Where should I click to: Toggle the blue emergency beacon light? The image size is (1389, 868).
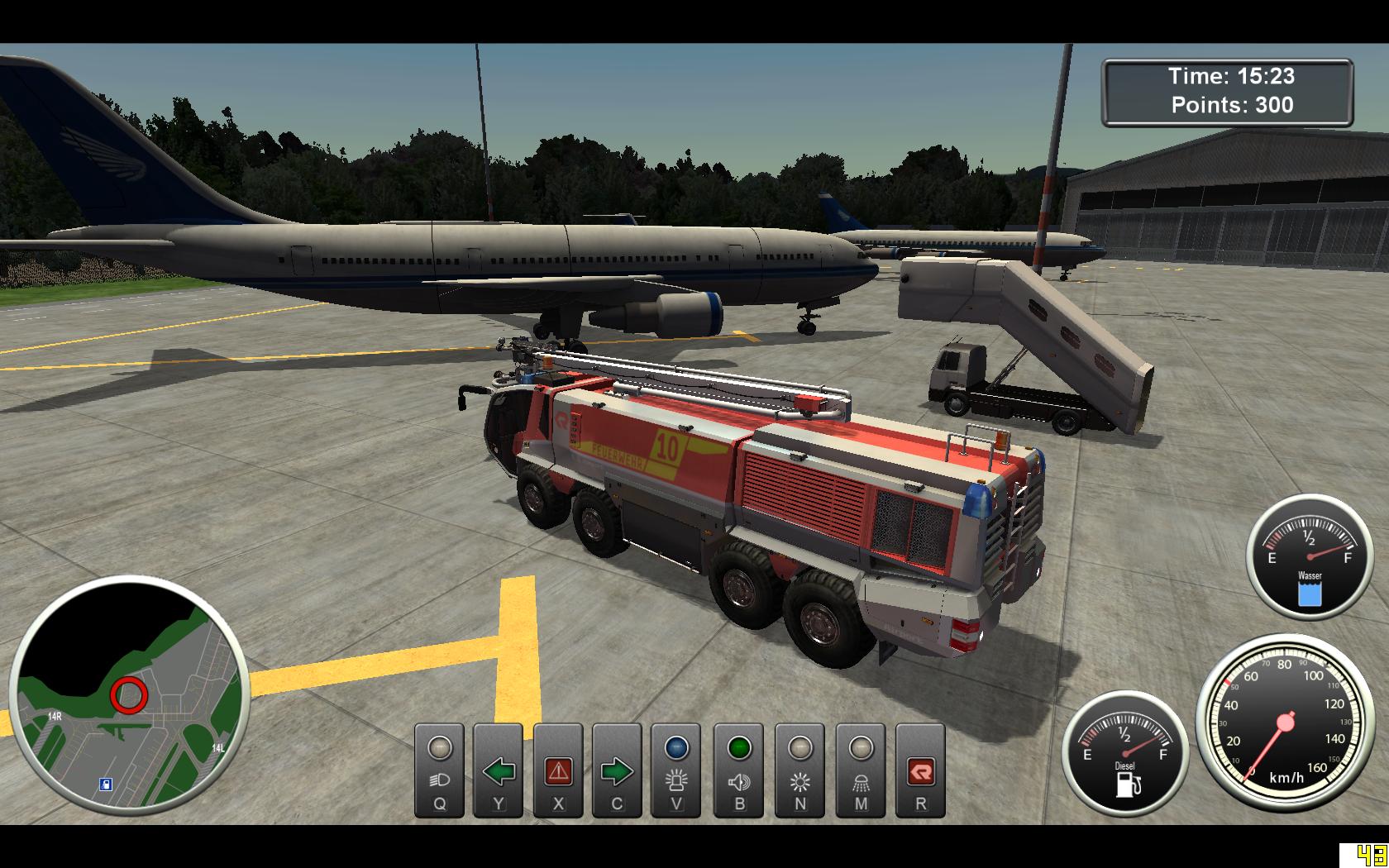676,770
